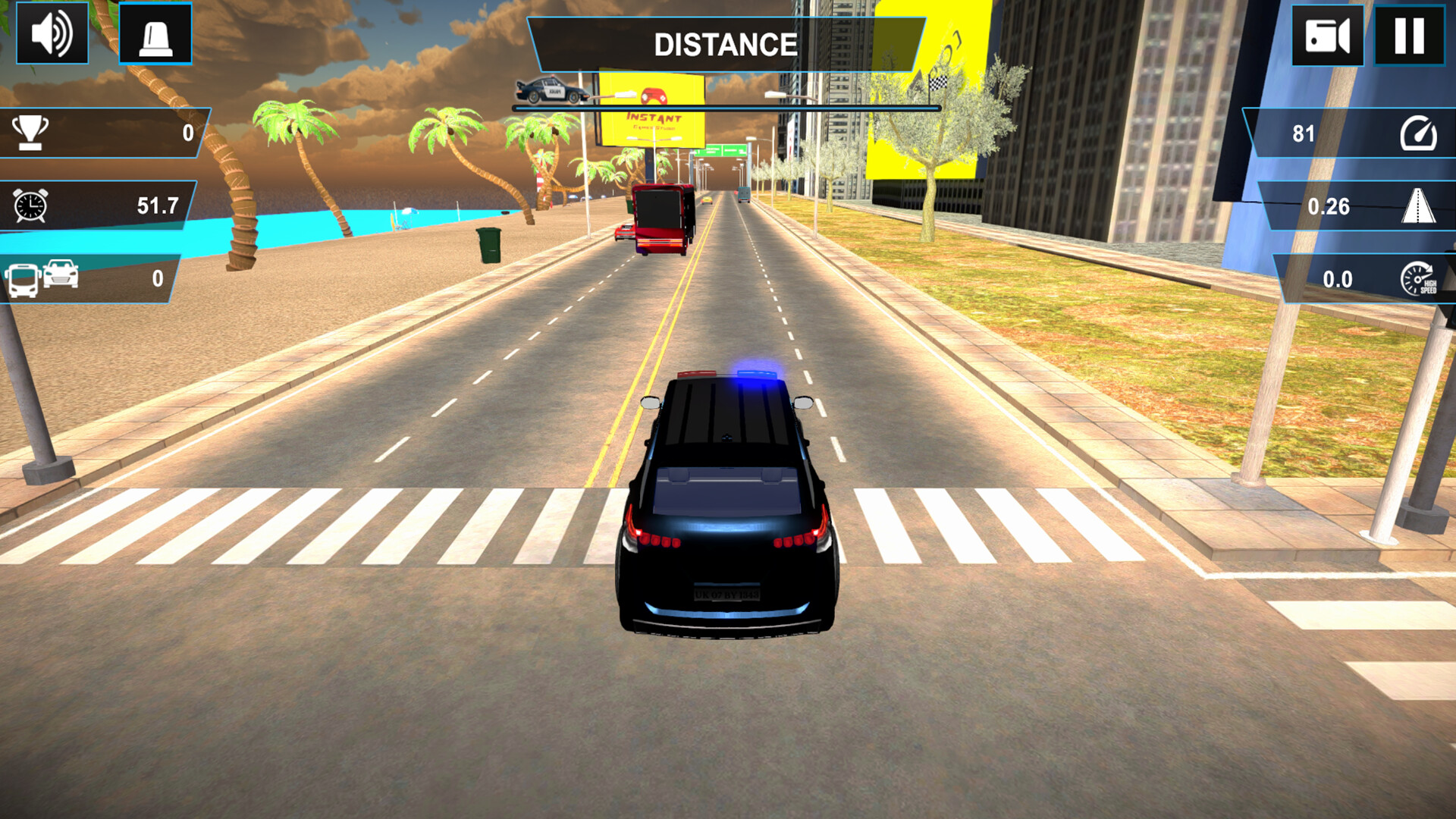The width and height of the screenshot is (1456, 819).
Task: Toggle the siren lights on
Action: click(x=155, y=34)
